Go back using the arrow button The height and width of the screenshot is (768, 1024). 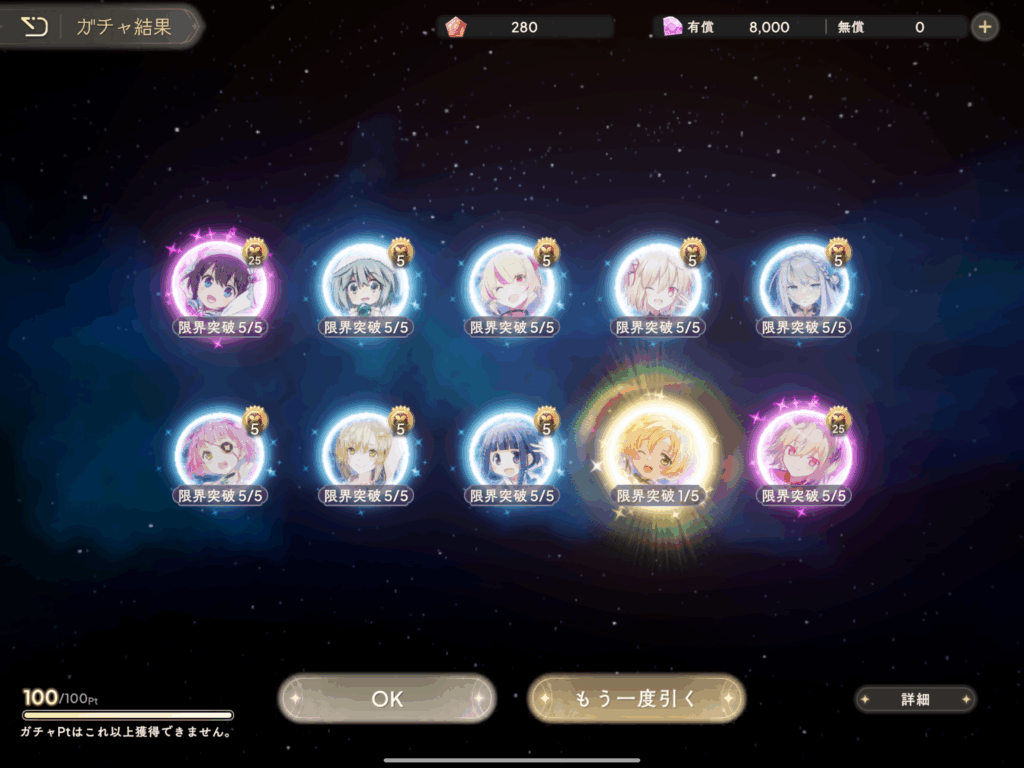35,27
